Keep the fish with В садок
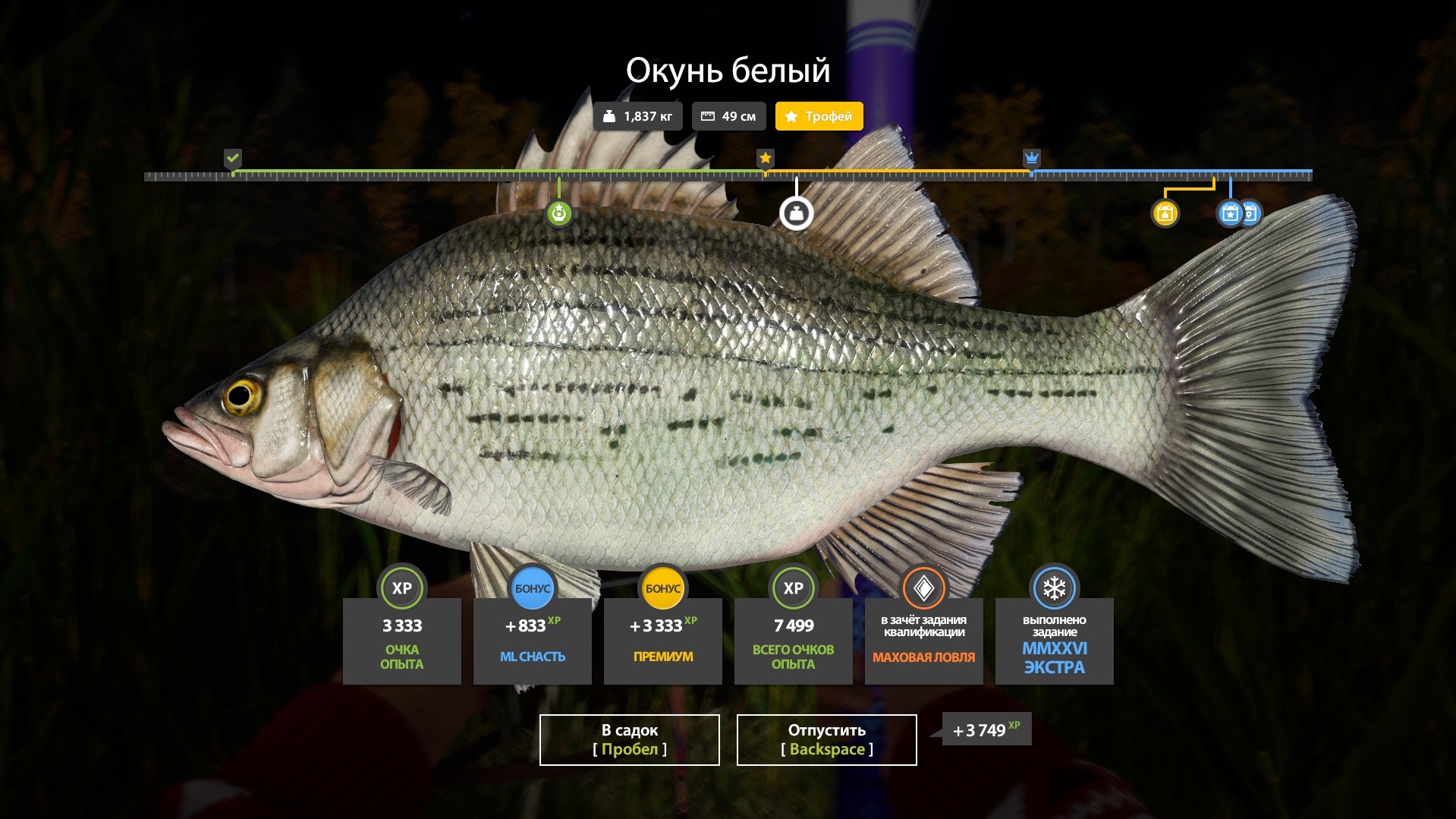1456x819 pixels. click(x=629, y=739)
